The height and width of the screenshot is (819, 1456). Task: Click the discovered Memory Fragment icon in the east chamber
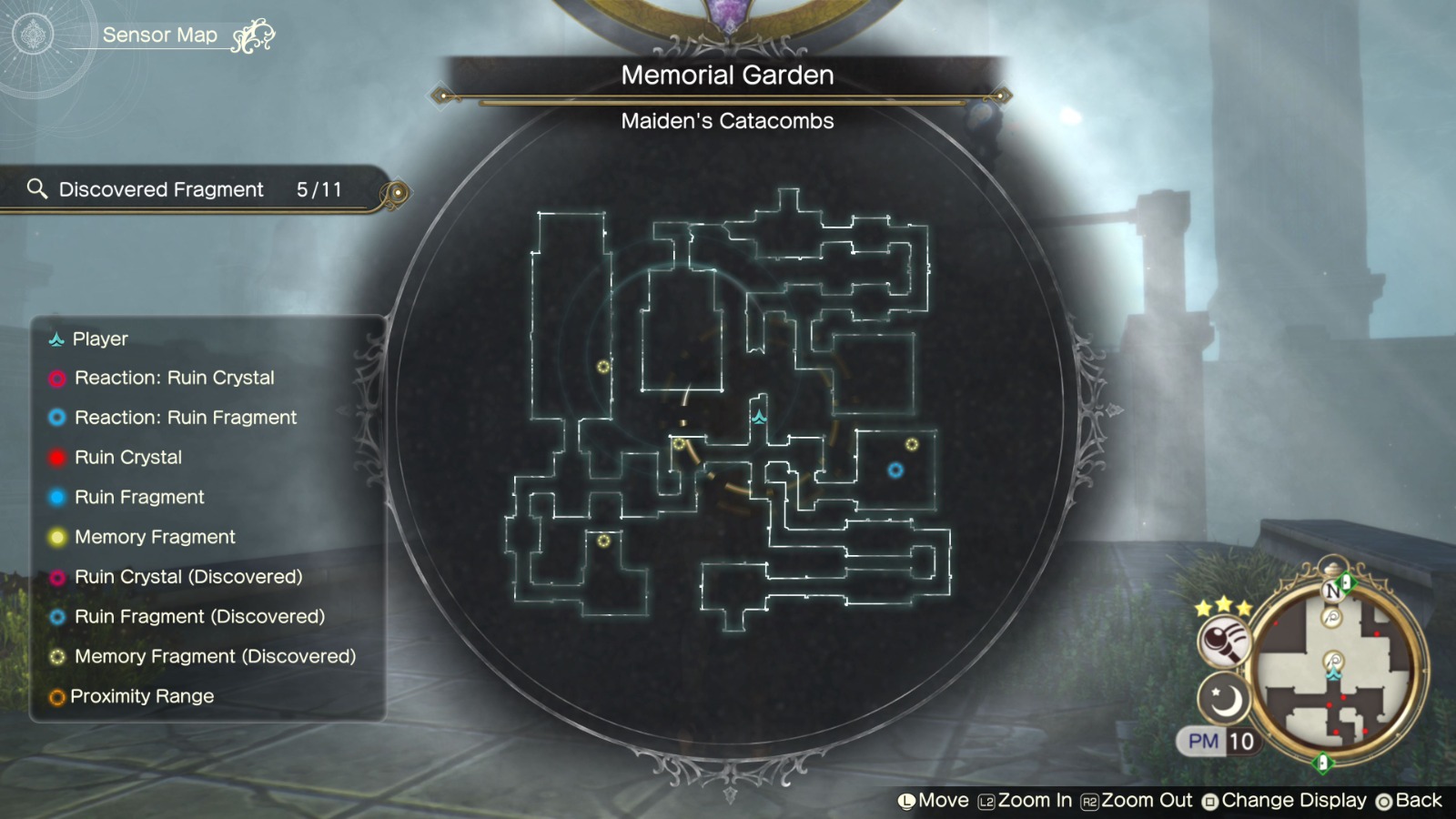coord(910,443)
